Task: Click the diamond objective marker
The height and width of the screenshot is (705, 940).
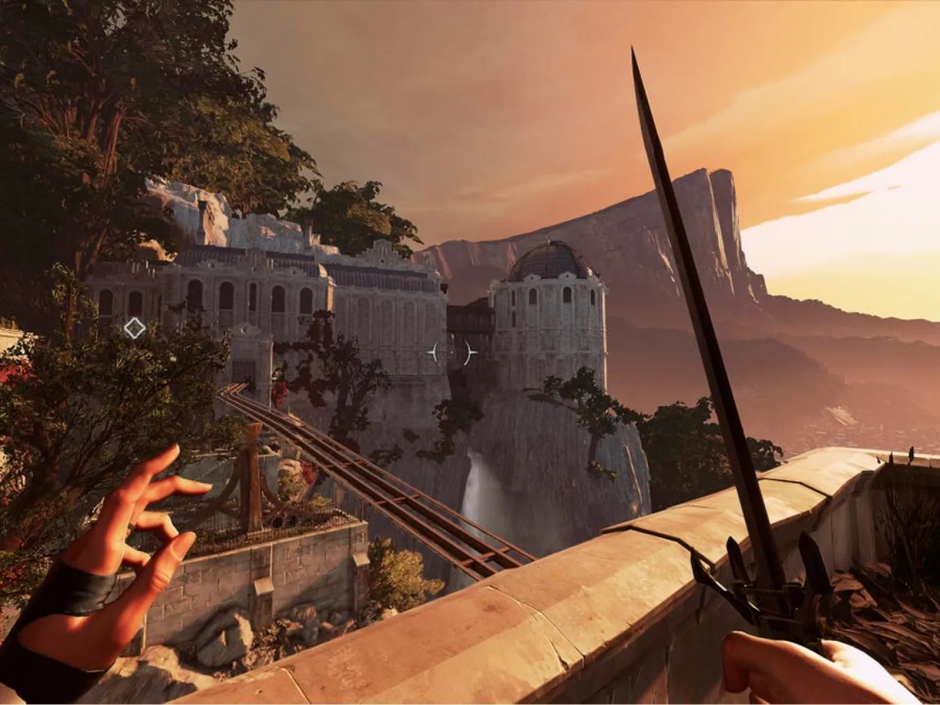Action: [134, 327]
